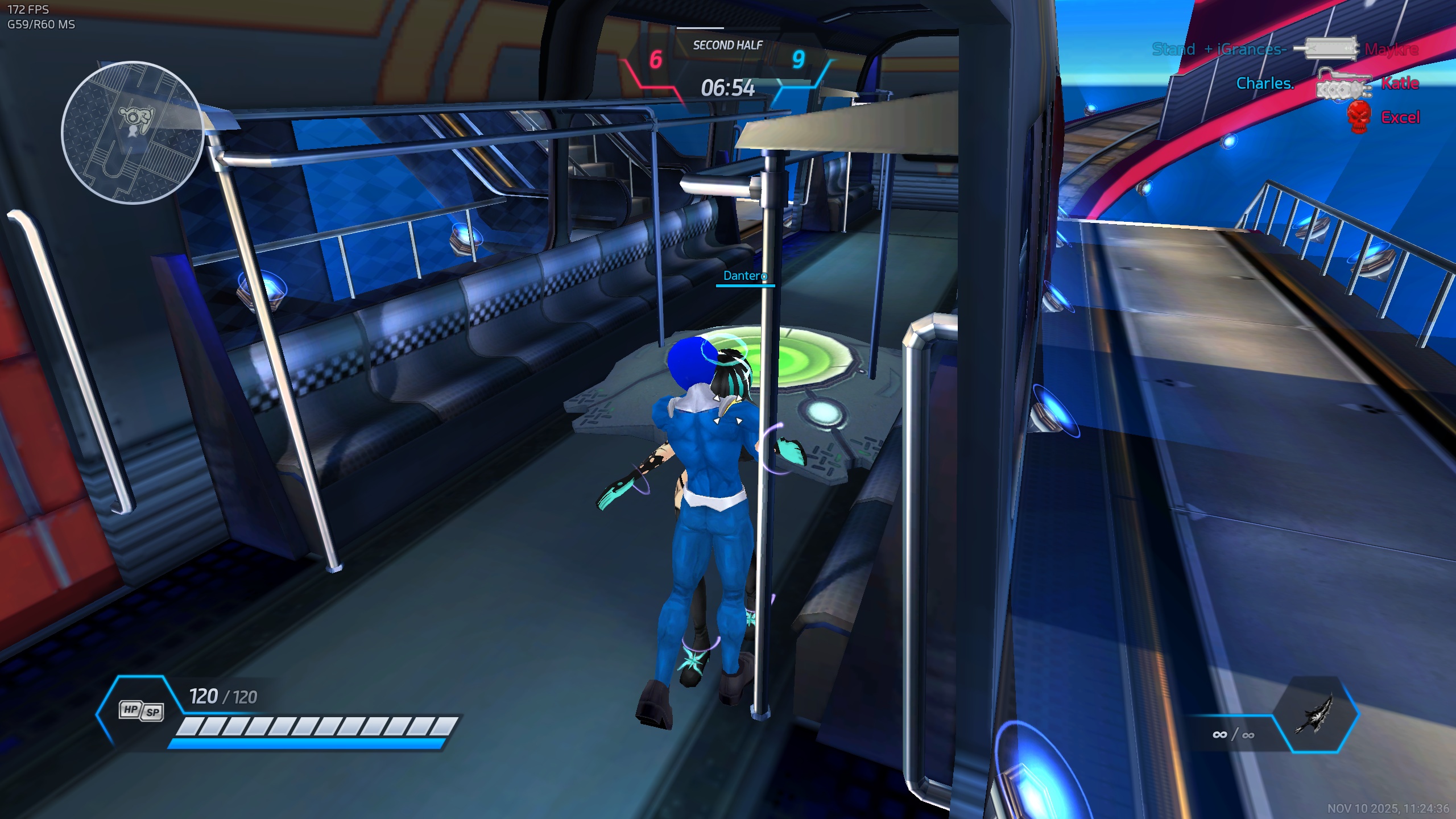The image size is (1456, 819).
Task: Select the equipped melee weapon icon
Action: 1314,714
